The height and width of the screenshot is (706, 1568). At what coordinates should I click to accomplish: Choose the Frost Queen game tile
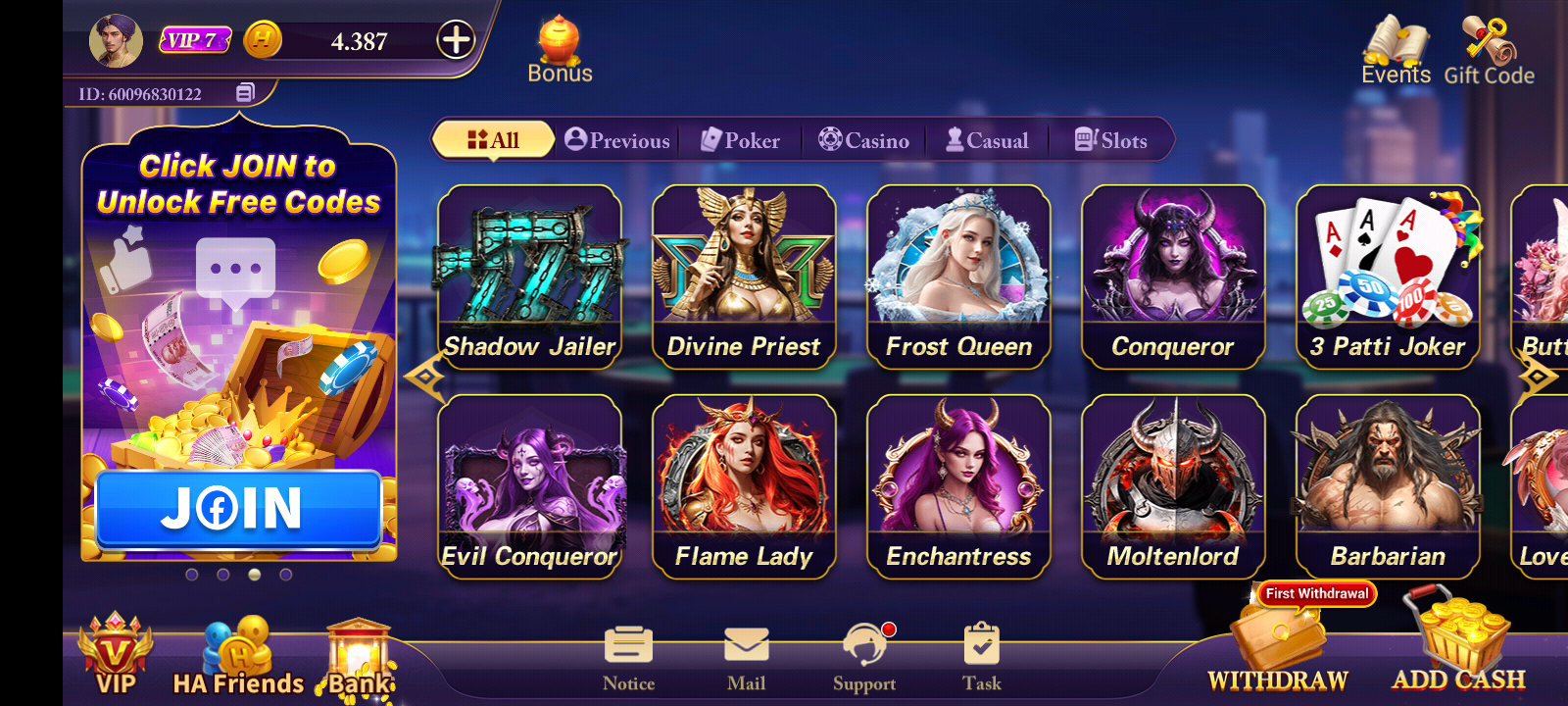point(958,277)
